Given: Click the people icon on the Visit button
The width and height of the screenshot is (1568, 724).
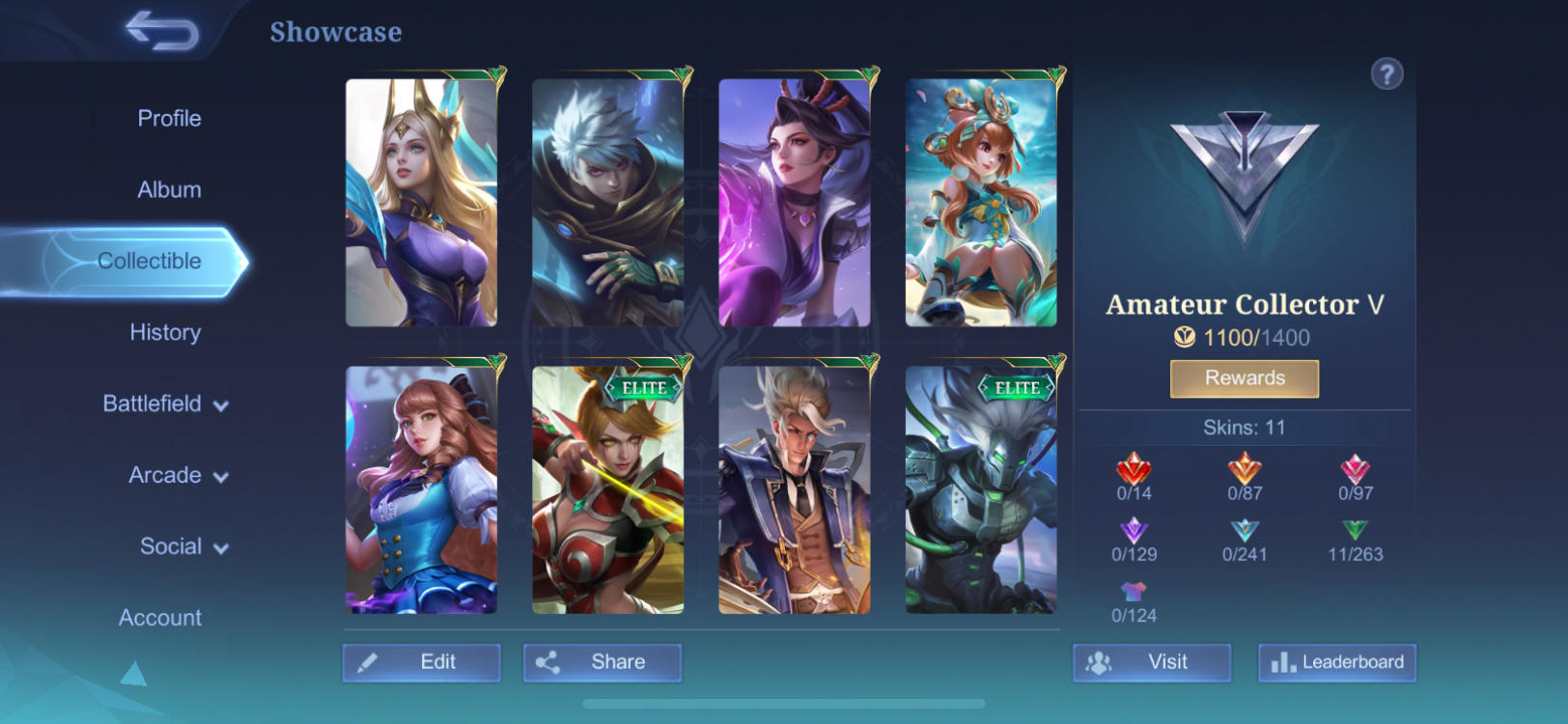Looking at the screenshot, I should [1099, 662].
